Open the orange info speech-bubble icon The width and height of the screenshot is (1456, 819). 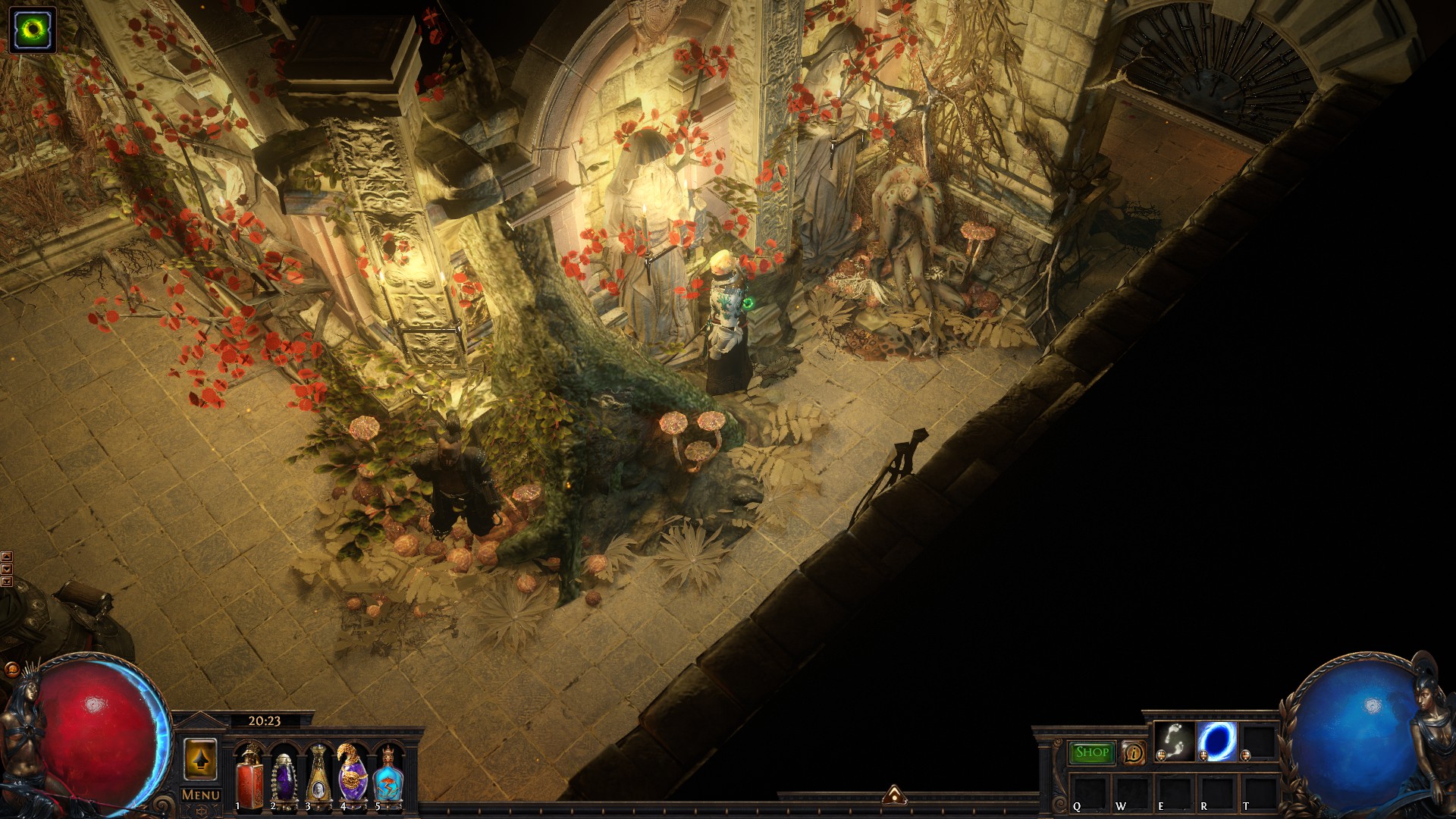1133,753
